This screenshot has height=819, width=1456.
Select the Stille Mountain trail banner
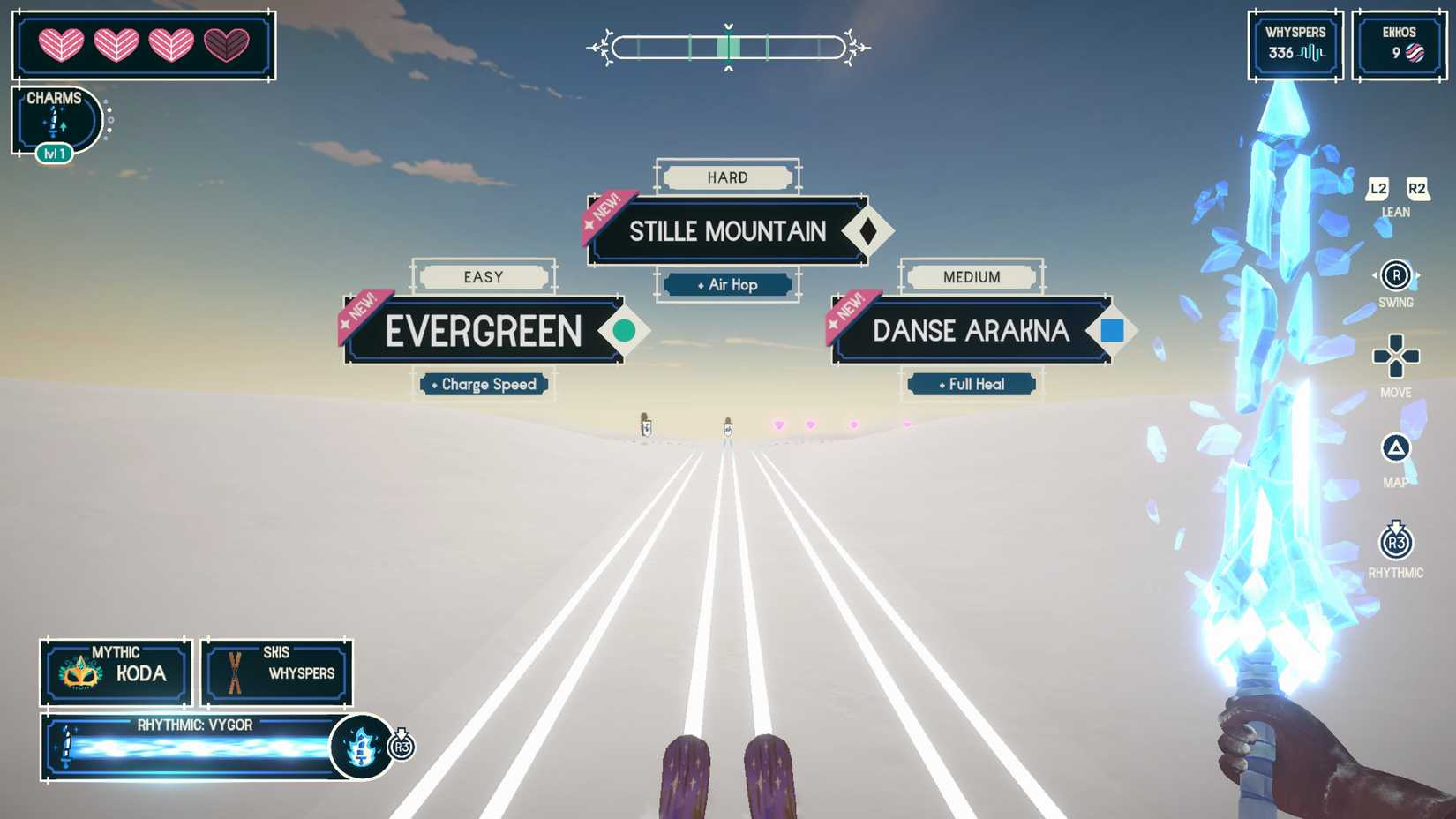coord(727,231)
